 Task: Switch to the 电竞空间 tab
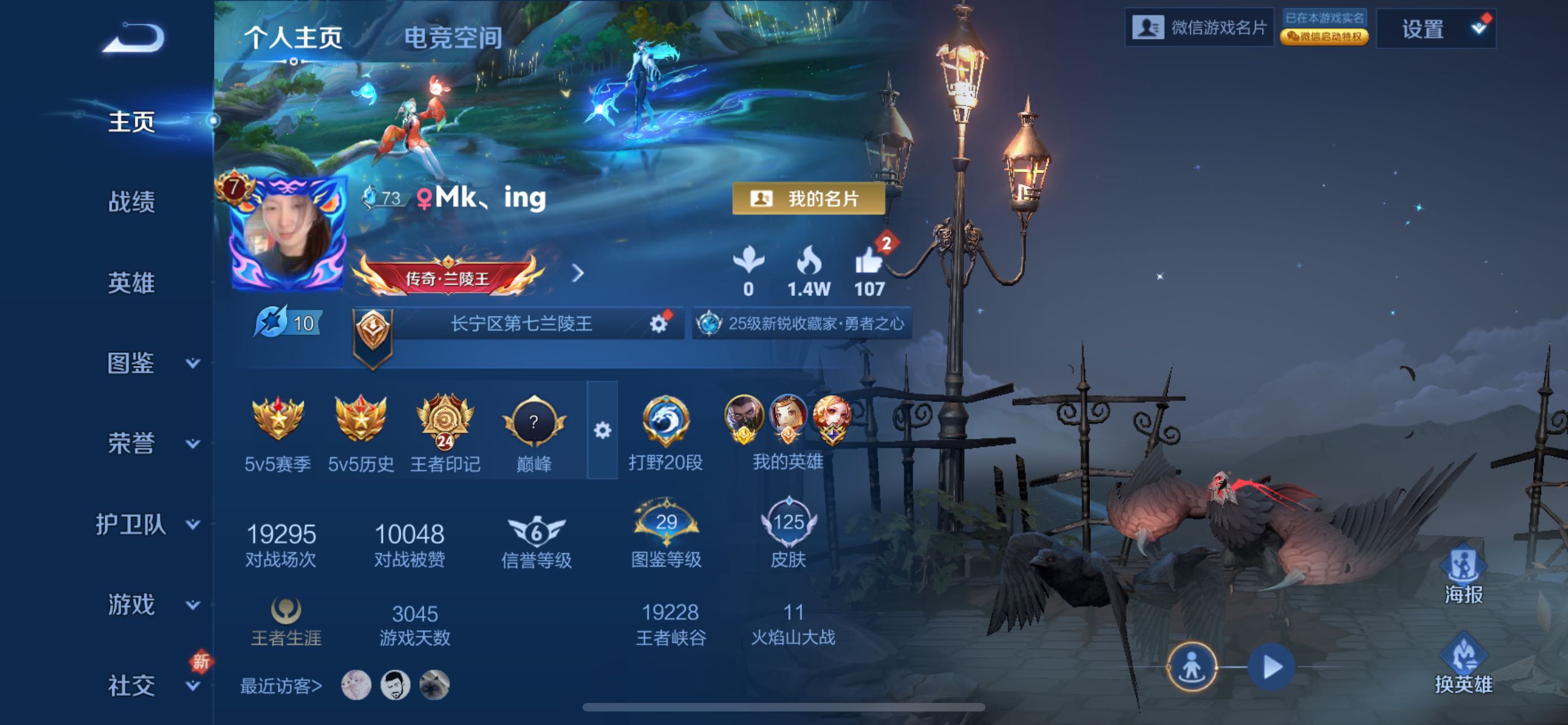(453, 38)
